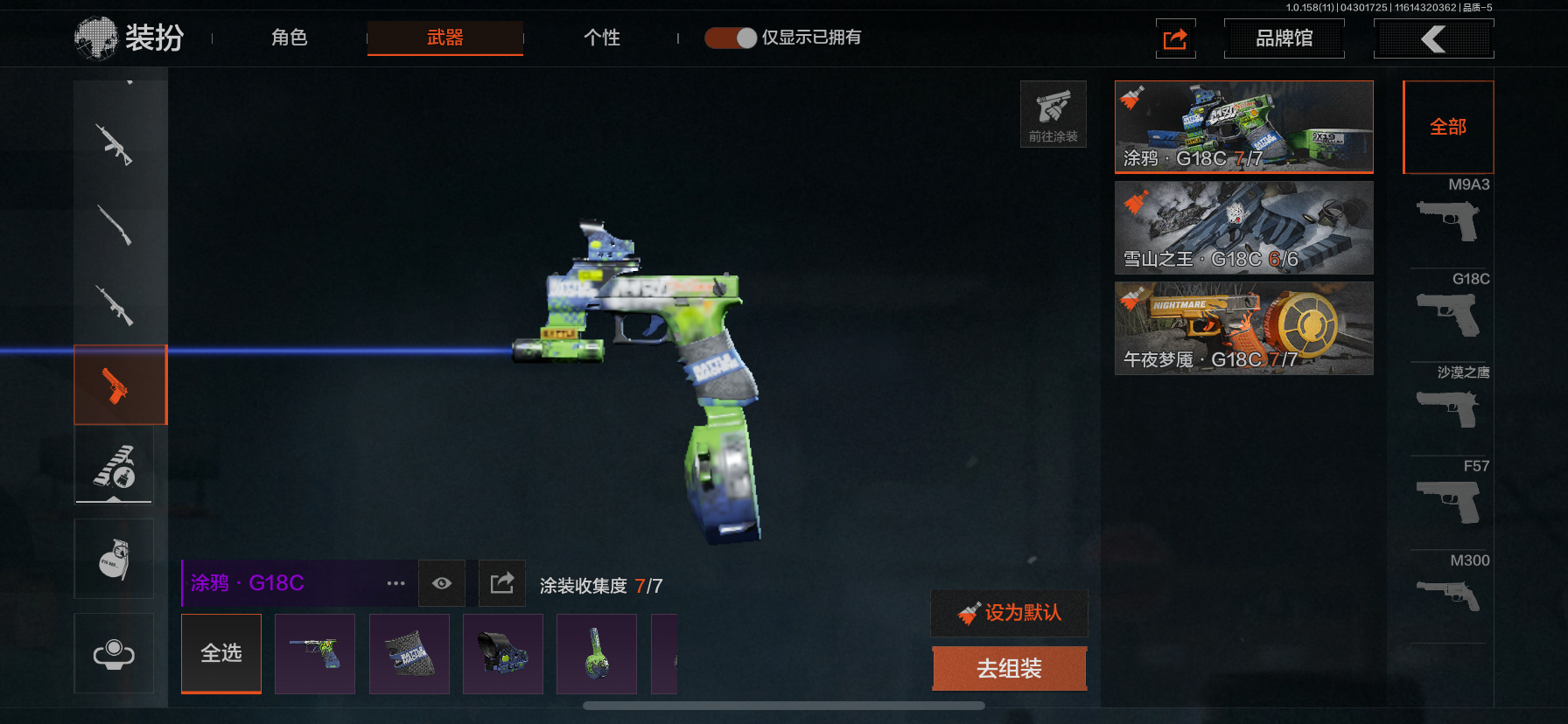This screenshot has width=1568, height=724.
Task: Show 全部 weapon filter
Action: (1448, 127)
